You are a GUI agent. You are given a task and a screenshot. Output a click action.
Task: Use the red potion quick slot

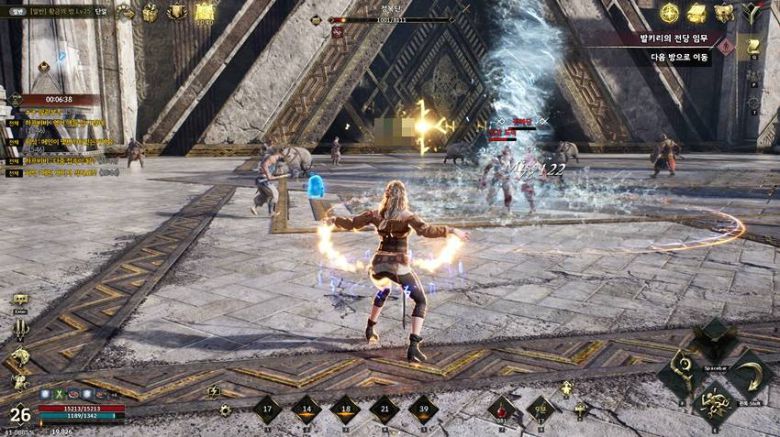[503, 408]
